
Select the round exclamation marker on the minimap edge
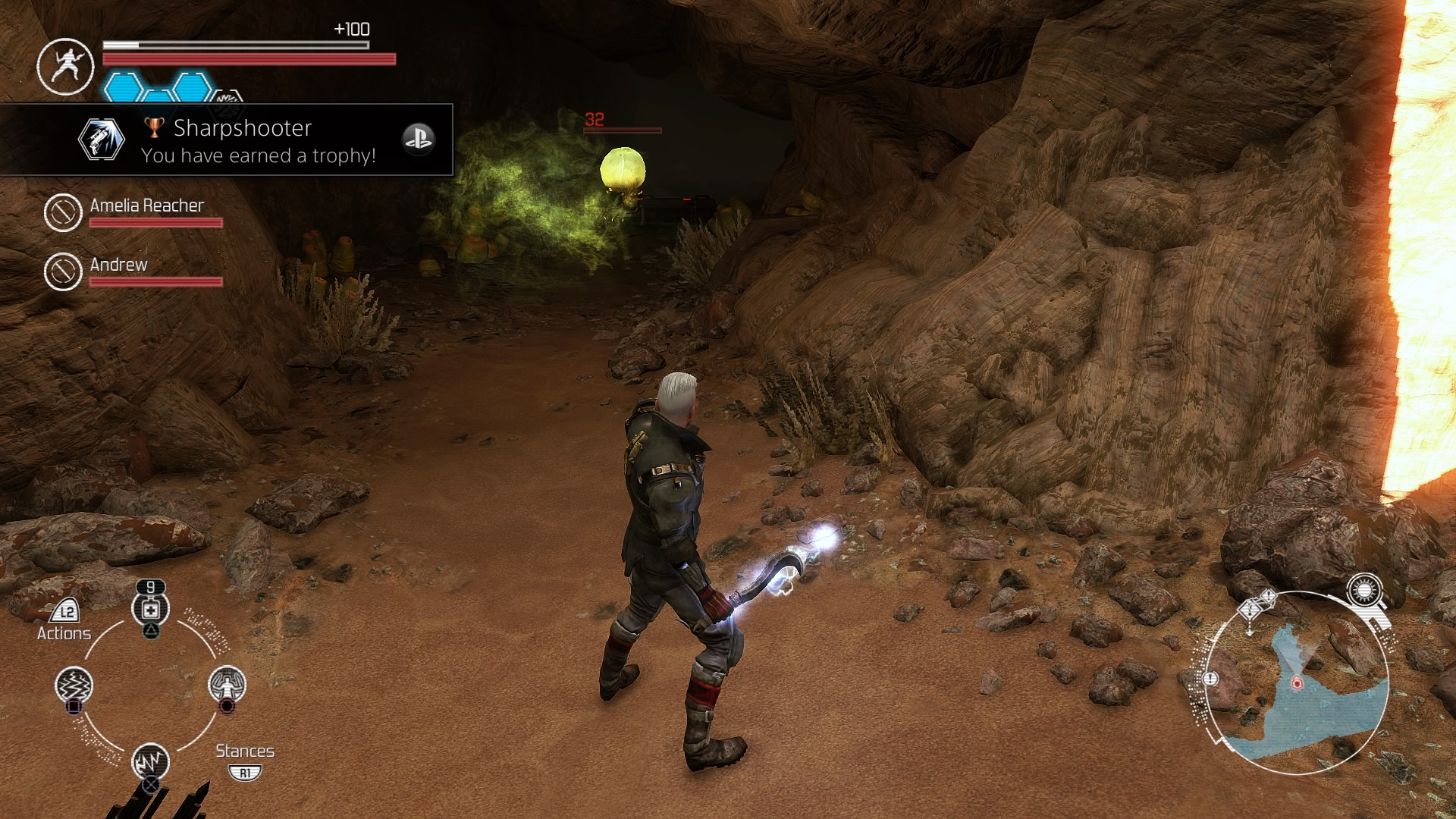[1210, 678]
